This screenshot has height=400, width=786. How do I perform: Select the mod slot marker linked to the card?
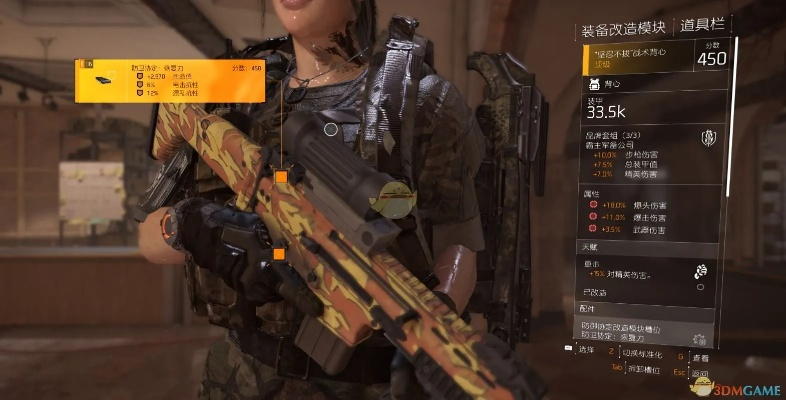point(281,177)
